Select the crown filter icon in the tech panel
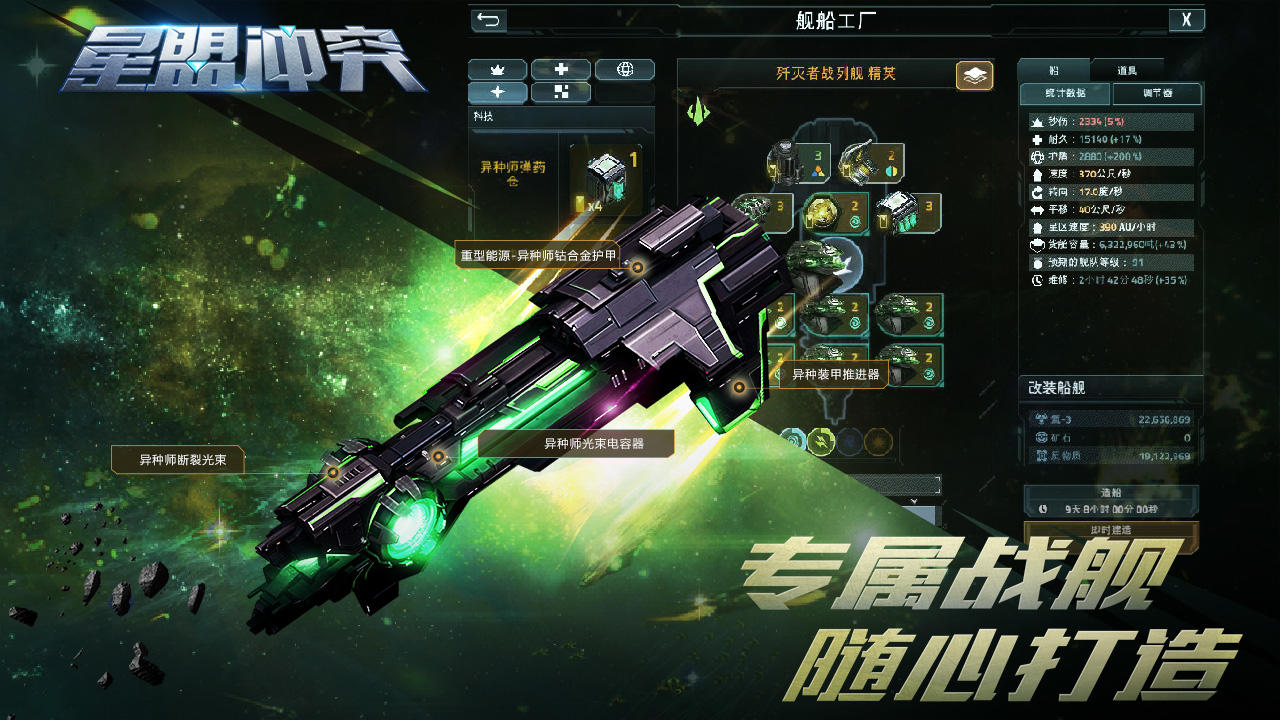This screenshot has height=720, width=1280. pyautogui.click(x=496, y=70)
